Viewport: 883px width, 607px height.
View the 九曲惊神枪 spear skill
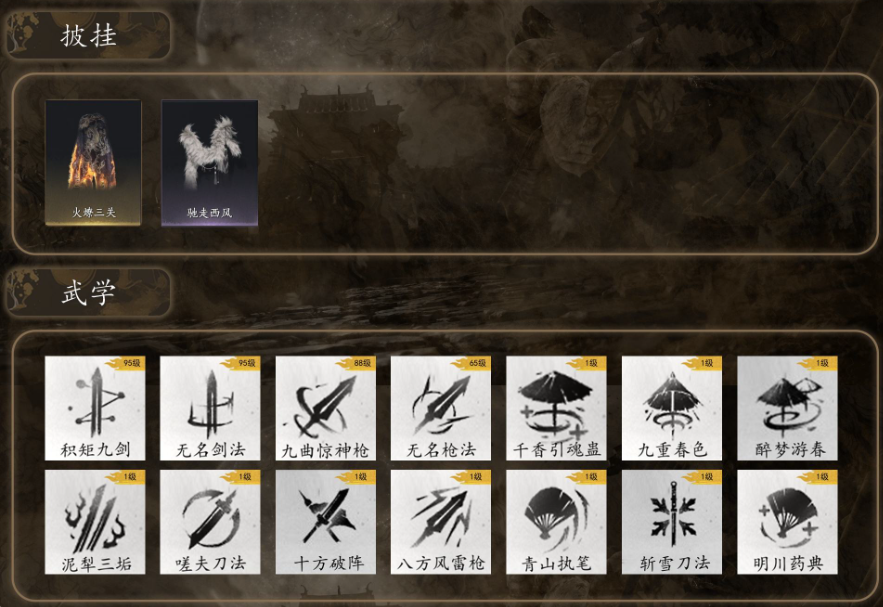pyautogui.click(x=325, y=408)
